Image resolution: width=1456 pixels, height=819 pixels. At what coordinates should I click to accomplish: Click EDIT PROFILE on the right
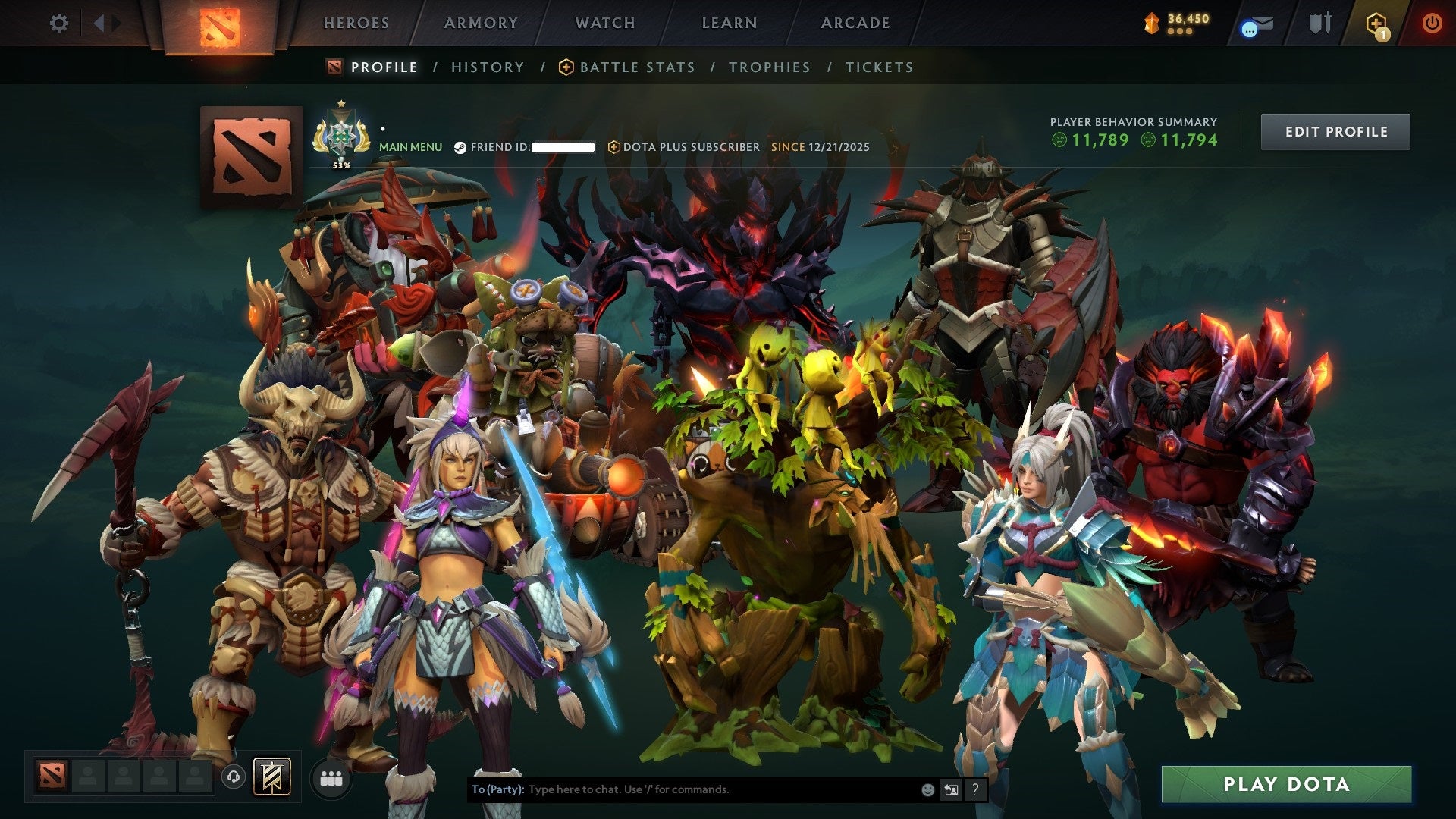pyautogui.click(x=1335, y=131)
